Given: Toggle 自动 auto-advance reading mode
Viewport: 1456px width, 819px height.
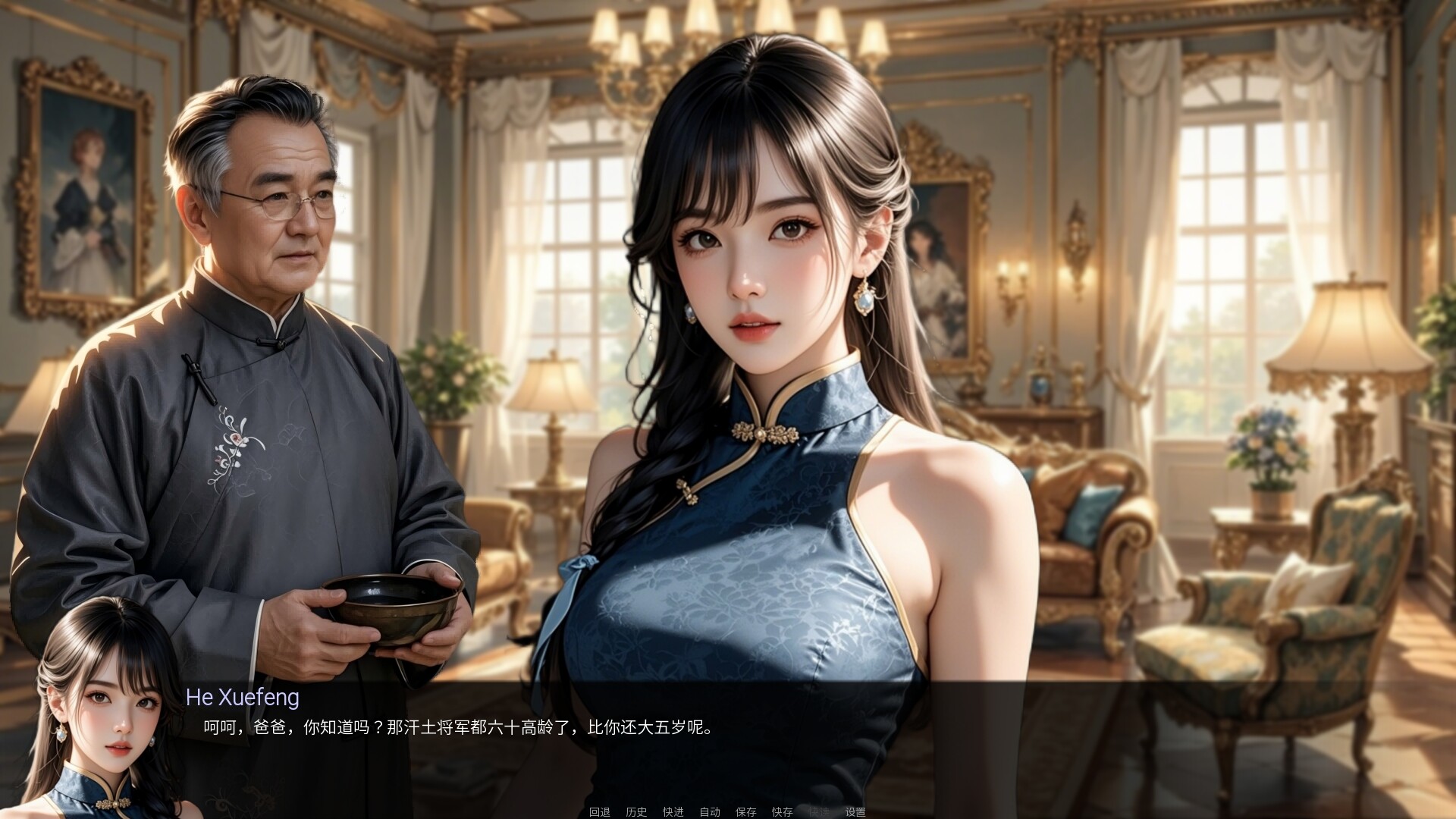Looking at the screenshot, I should (709, 811).
